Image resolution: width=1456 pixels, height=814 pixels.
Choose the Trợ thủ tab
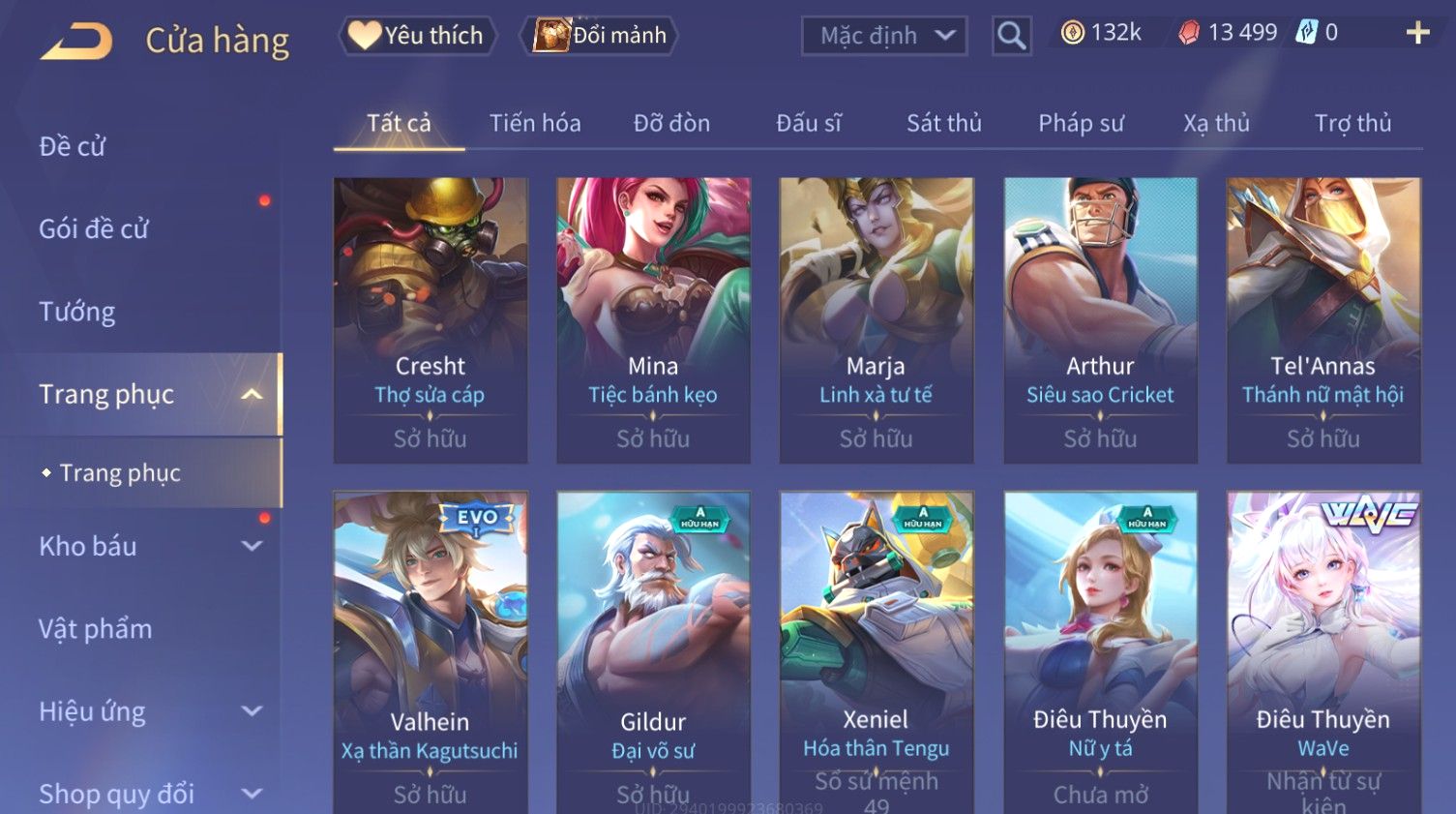pos(1352,124)
